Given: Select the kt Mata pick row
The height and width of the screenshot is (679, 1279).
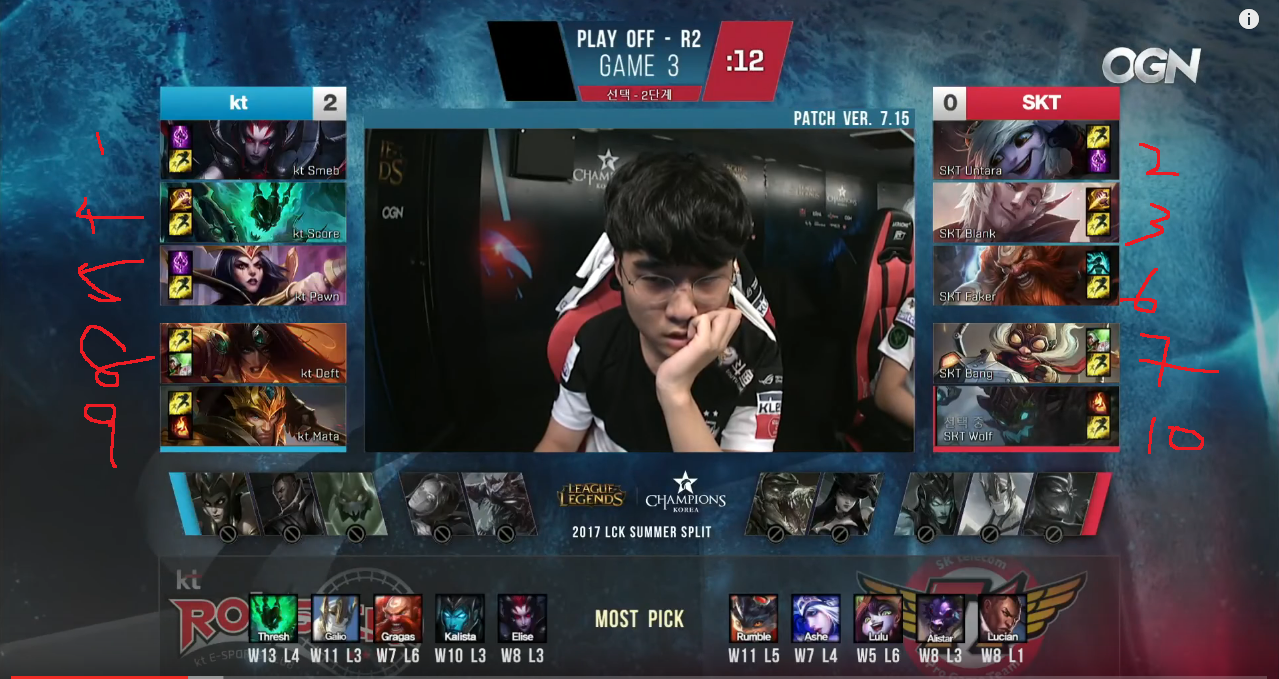Looking at the screenshot, I should 253,415.
